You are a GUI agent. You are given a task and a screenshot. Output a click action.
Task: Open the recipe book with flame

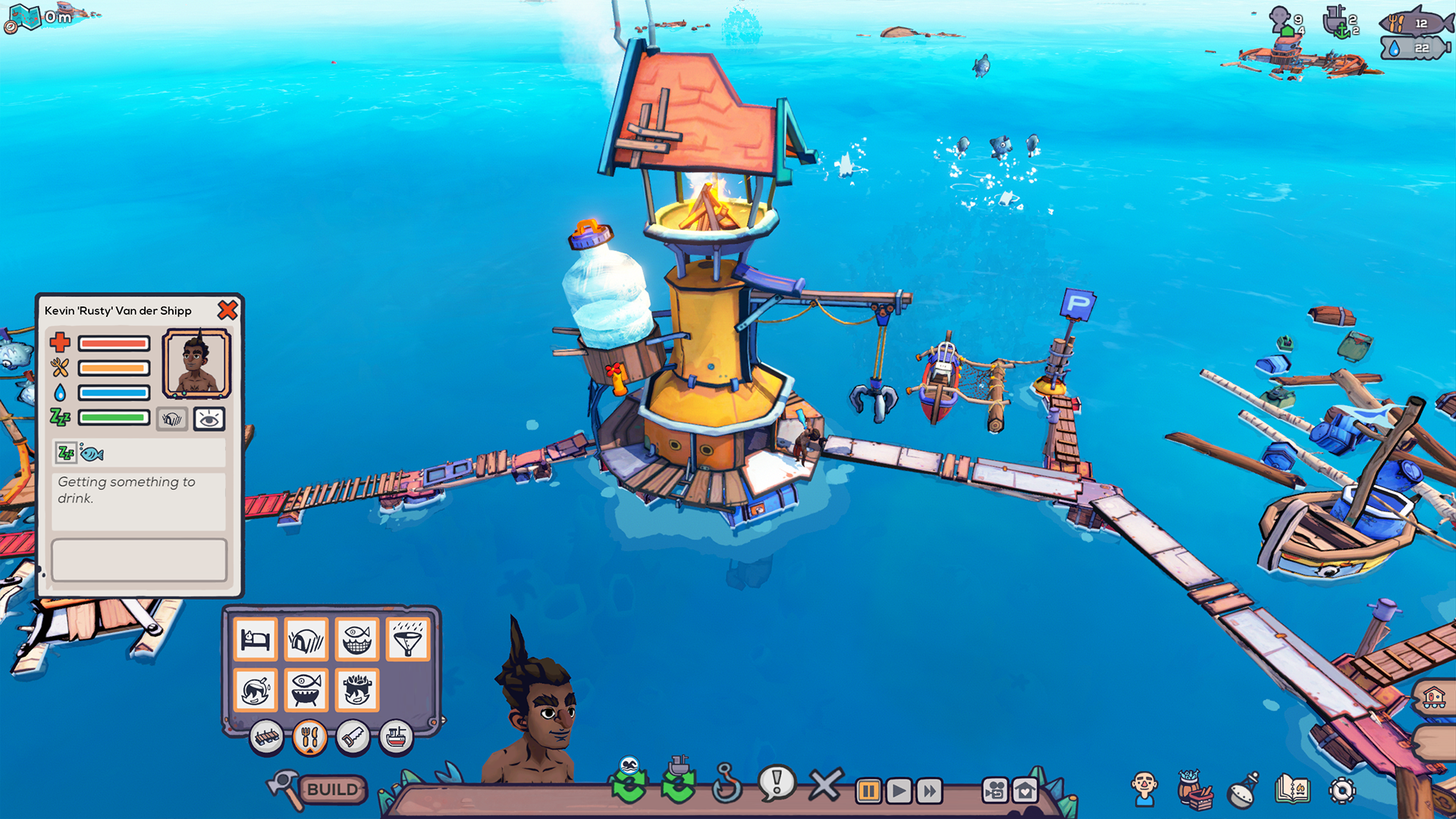point(1292,789)
